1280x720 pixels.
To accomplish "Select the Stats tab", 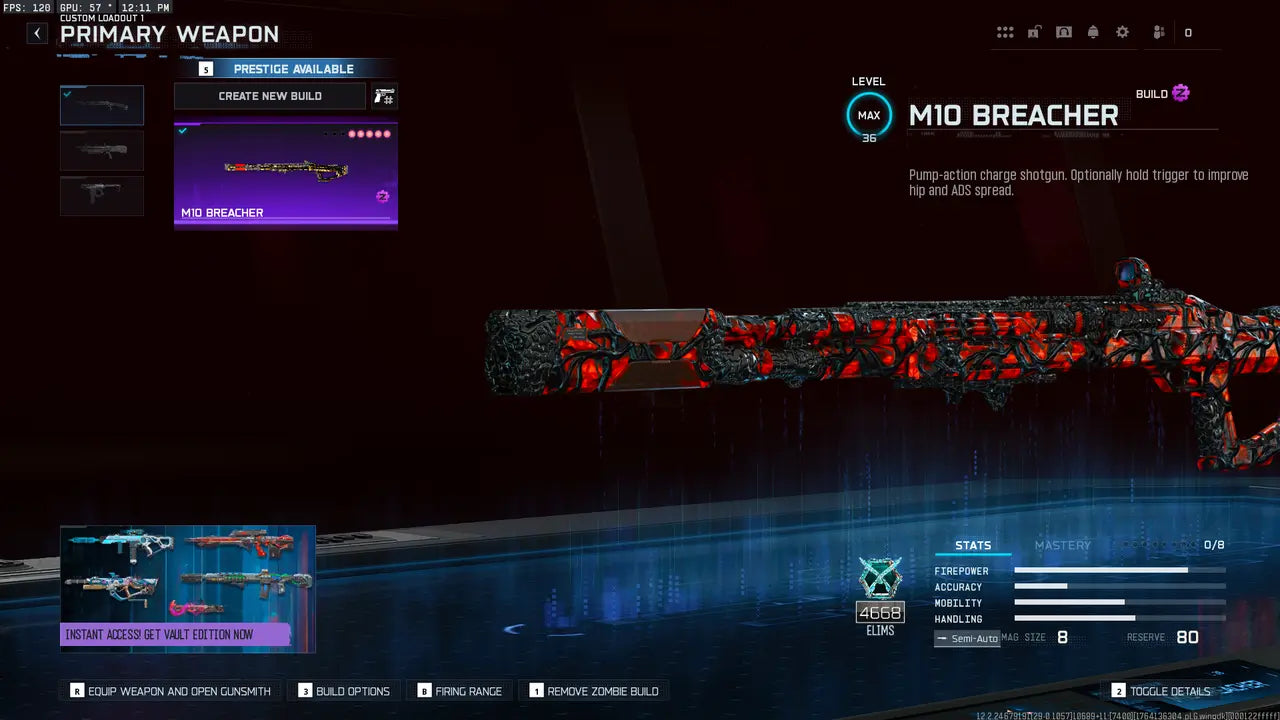I will [x=973, y=545].
